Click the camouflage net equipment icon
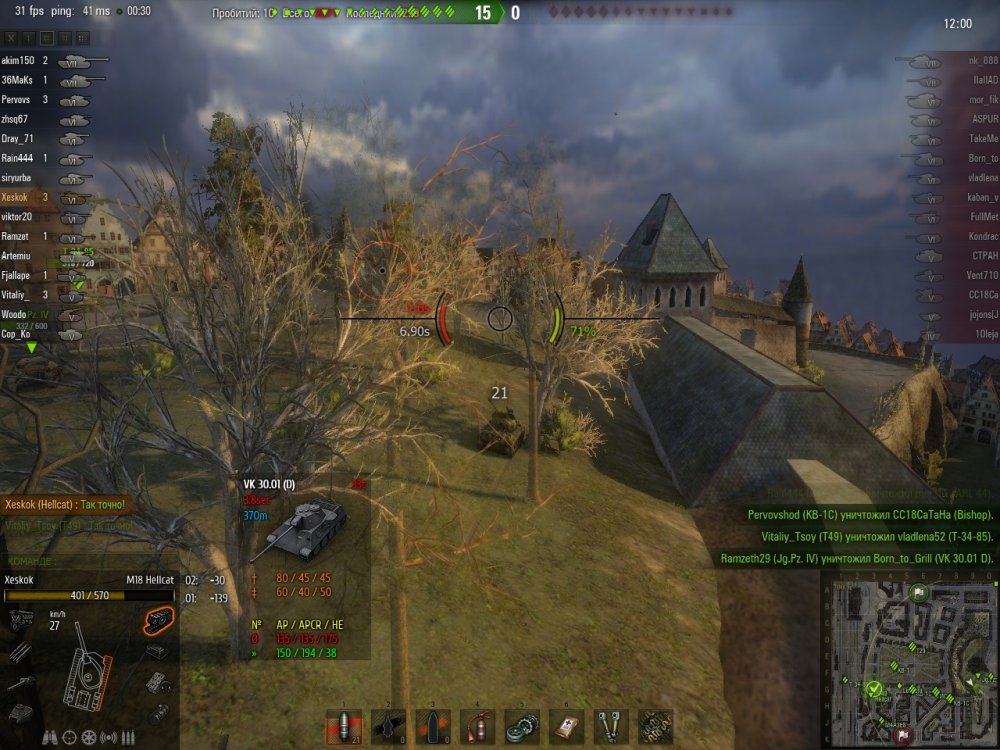1000x750 pixels. coord(654,726)
